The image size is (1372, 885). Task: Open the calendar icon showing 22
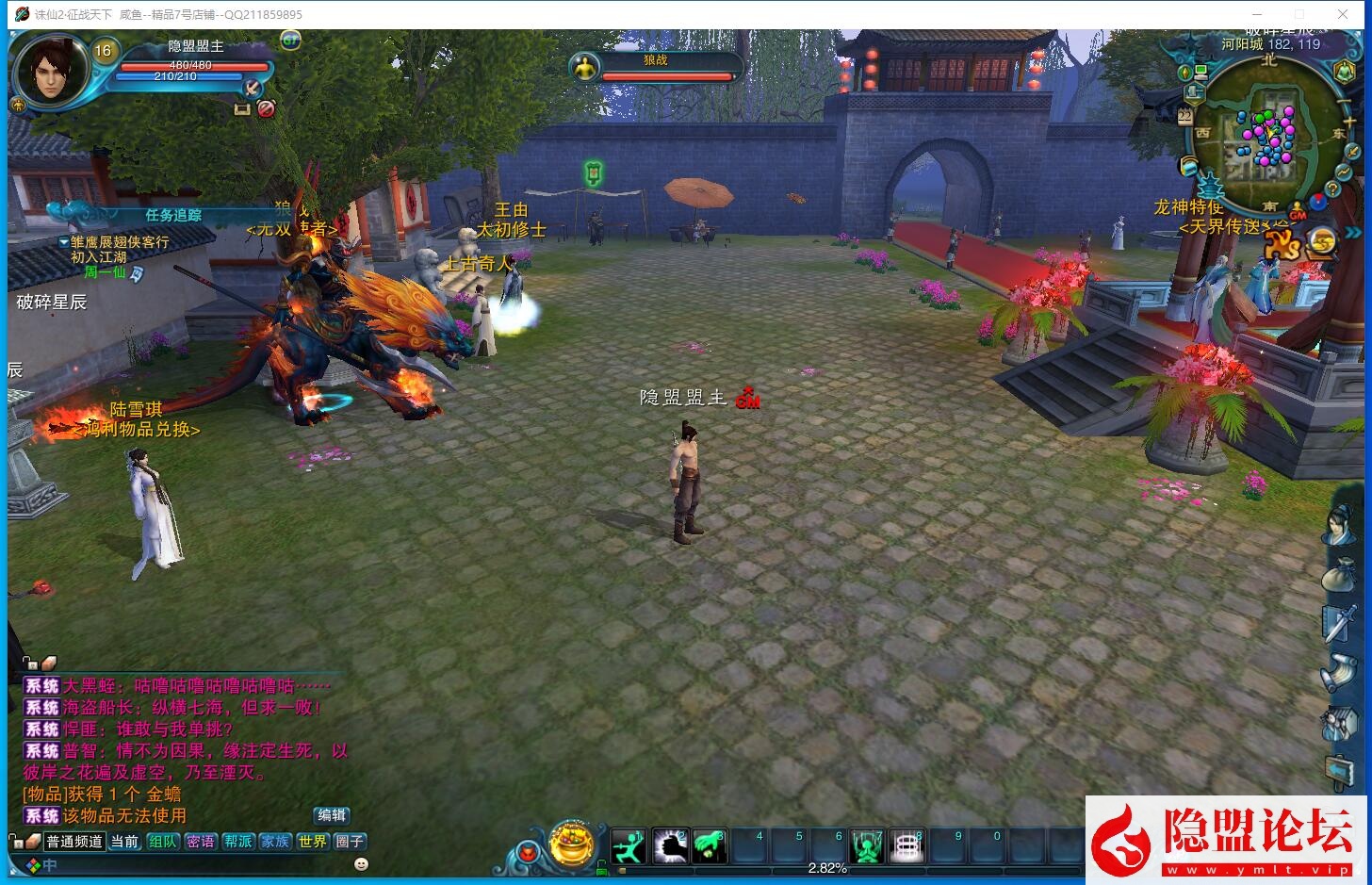1185,115
